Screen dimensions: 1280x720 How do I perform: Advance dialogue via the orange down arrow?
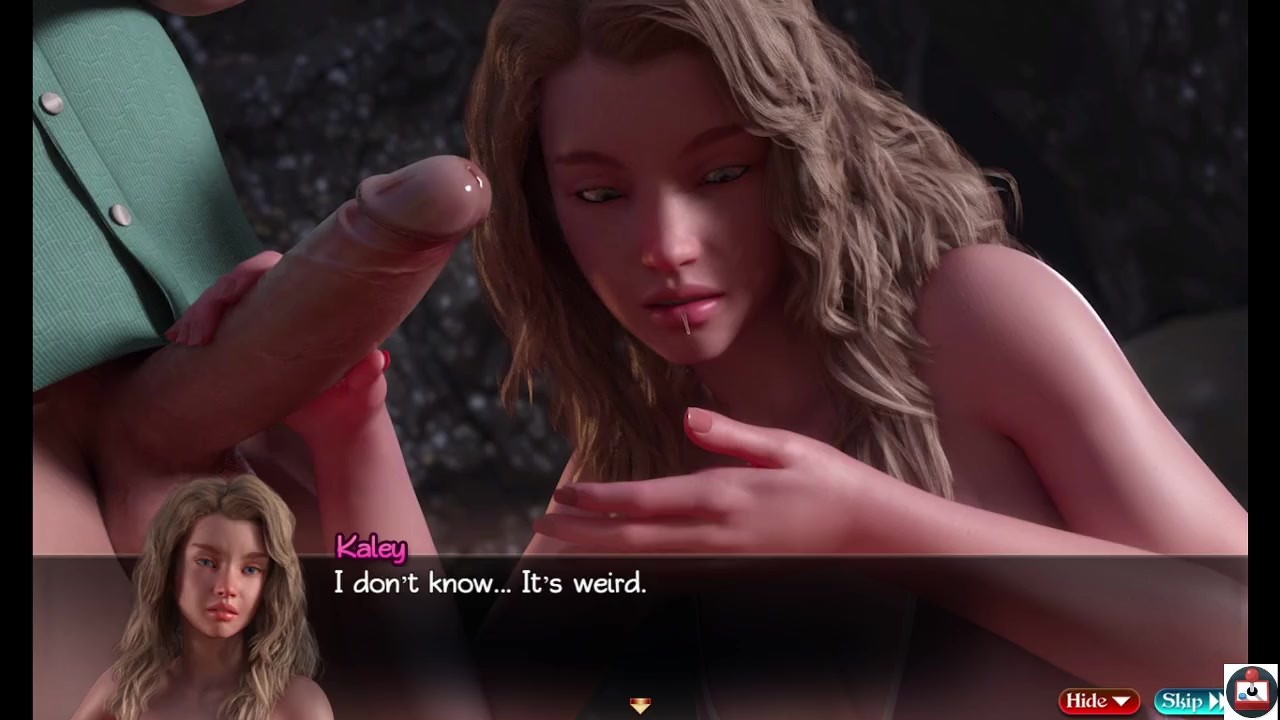click(x=640, y=705)
